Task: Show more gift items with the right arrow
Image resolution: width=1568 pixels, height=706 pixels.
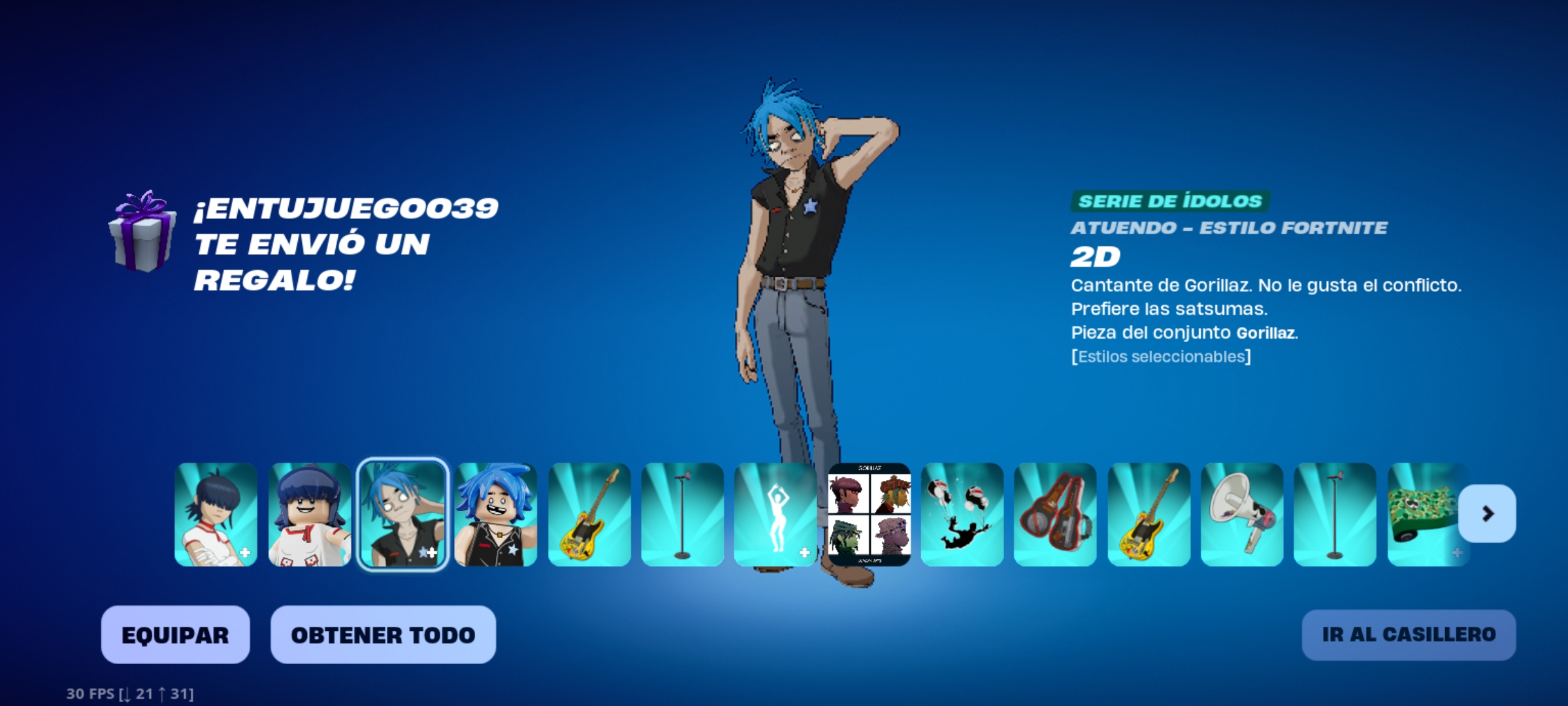Action: (1487, 514)
